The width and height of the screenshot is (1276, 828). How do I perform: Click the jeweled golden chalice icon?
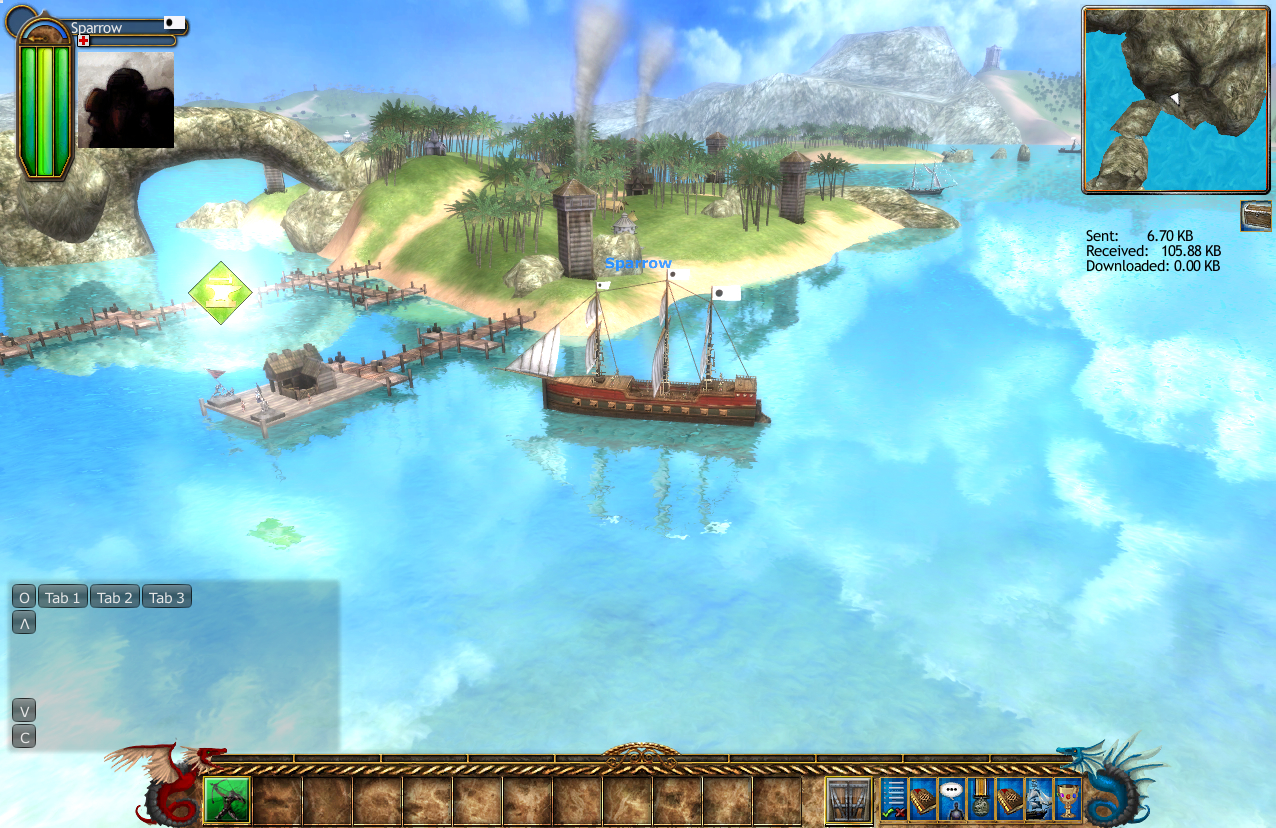[x=1068, y=800]
